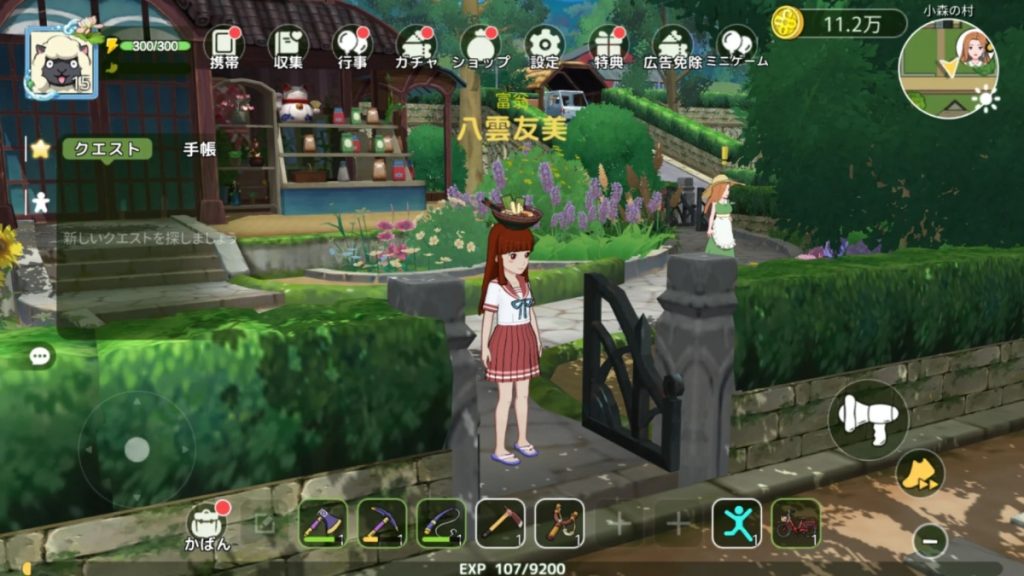The width and height of the screenshot is (1024, 576).
Task: Select the pickaxe tool slot
Action: tap(381, 523)
